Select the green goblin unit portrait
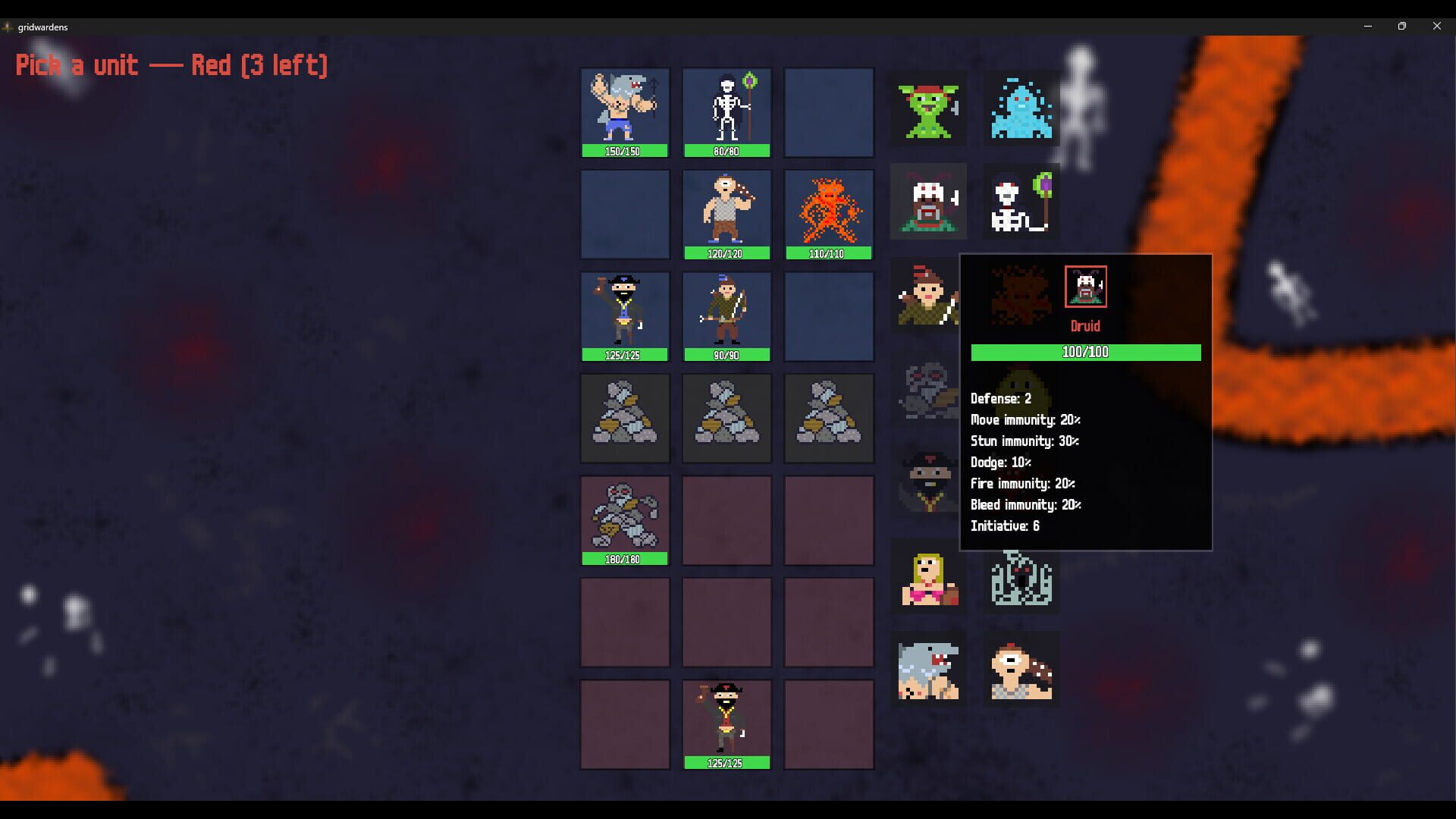The width and height of the screenshot is (1456, 819). [x=928, y=108]
